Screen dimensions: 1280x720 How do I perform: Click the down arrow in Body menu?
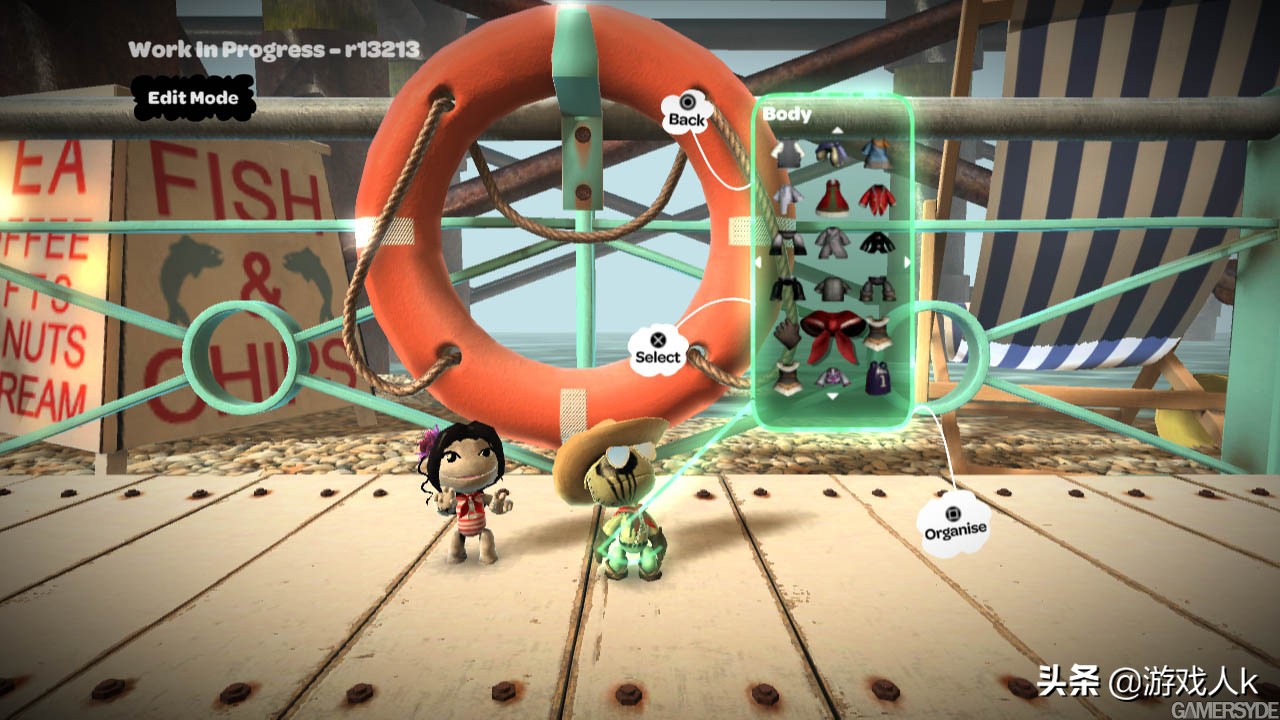pyautogui.click(x=833, y=397)
